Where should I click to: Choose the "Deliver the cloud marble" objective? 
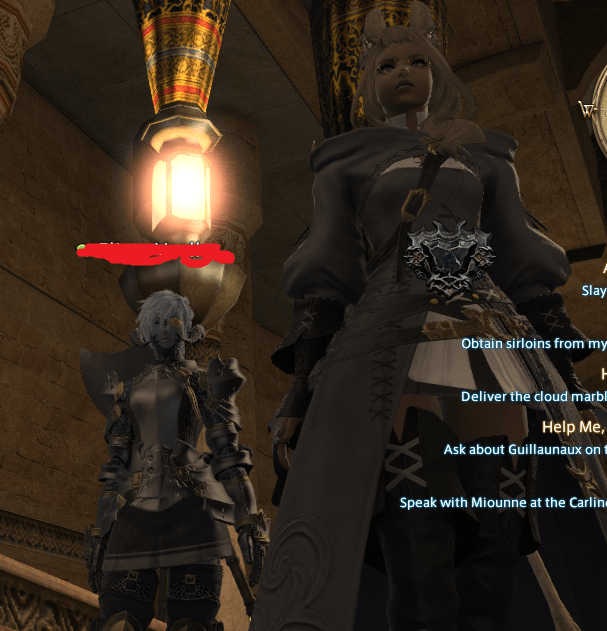click(x=533, y=396)
